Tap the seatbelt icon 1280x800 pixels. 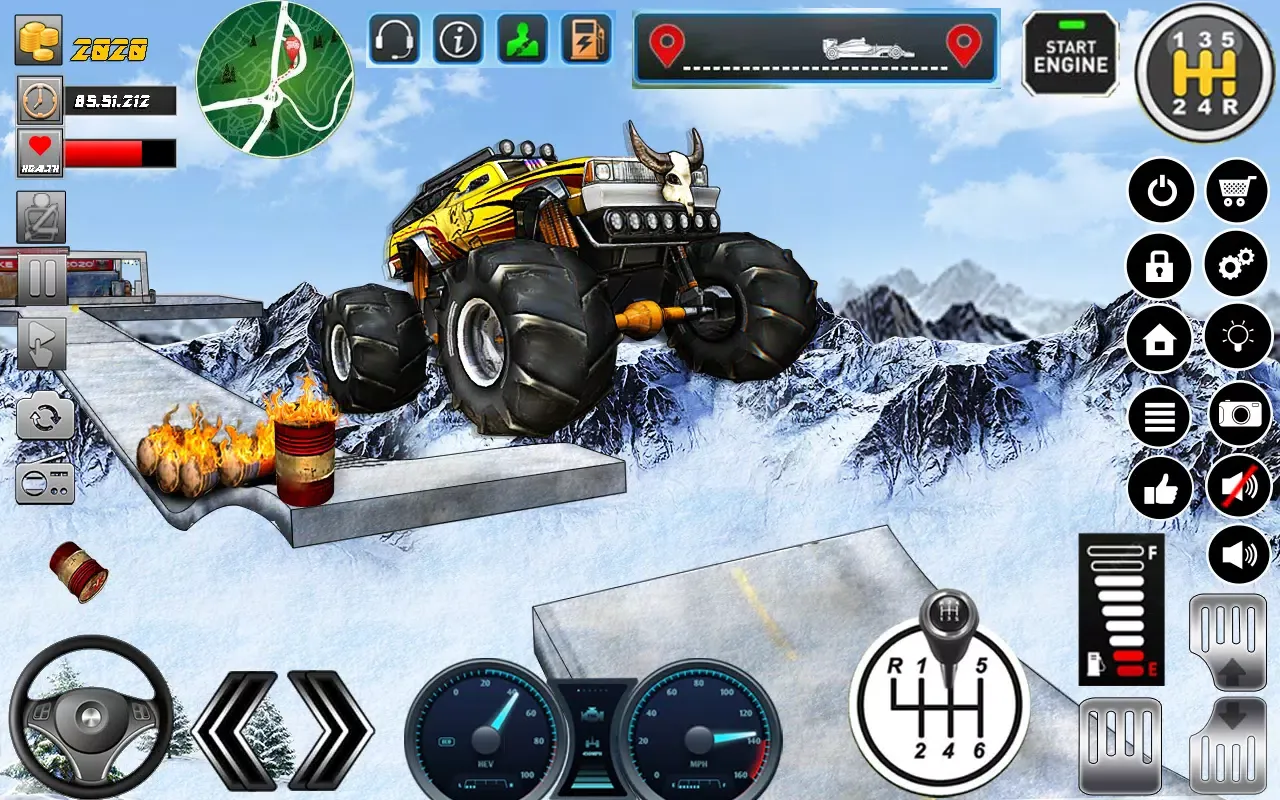pos(41,217)
